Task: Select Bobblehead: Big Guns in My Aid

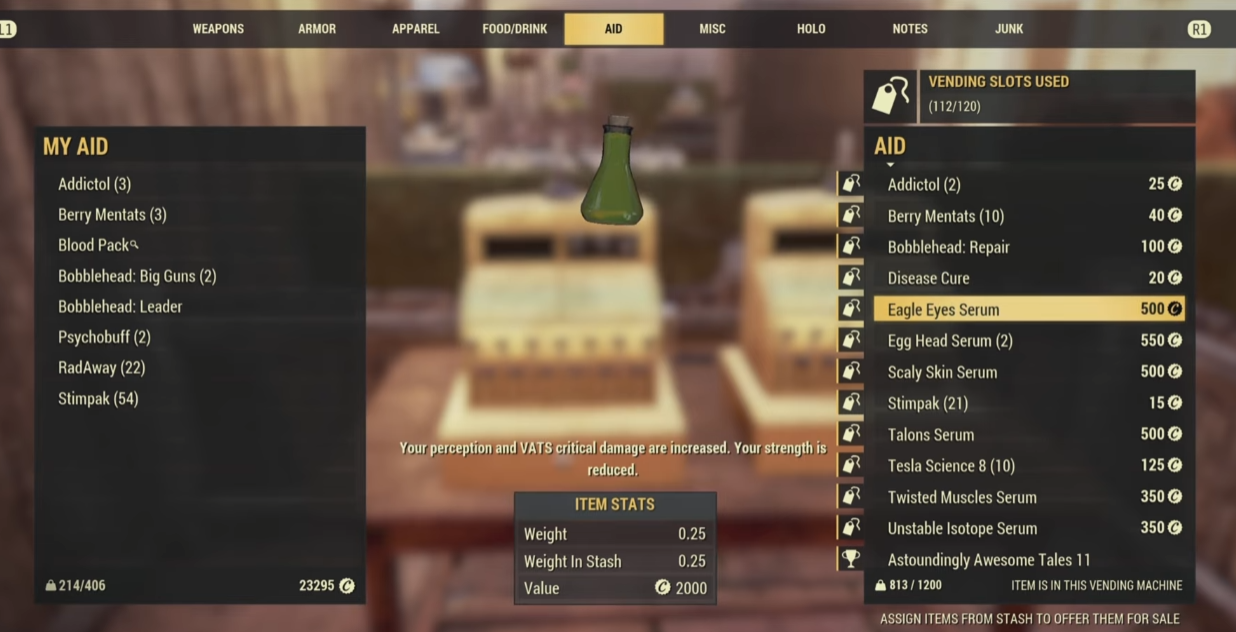Action: tap(137, 276)
